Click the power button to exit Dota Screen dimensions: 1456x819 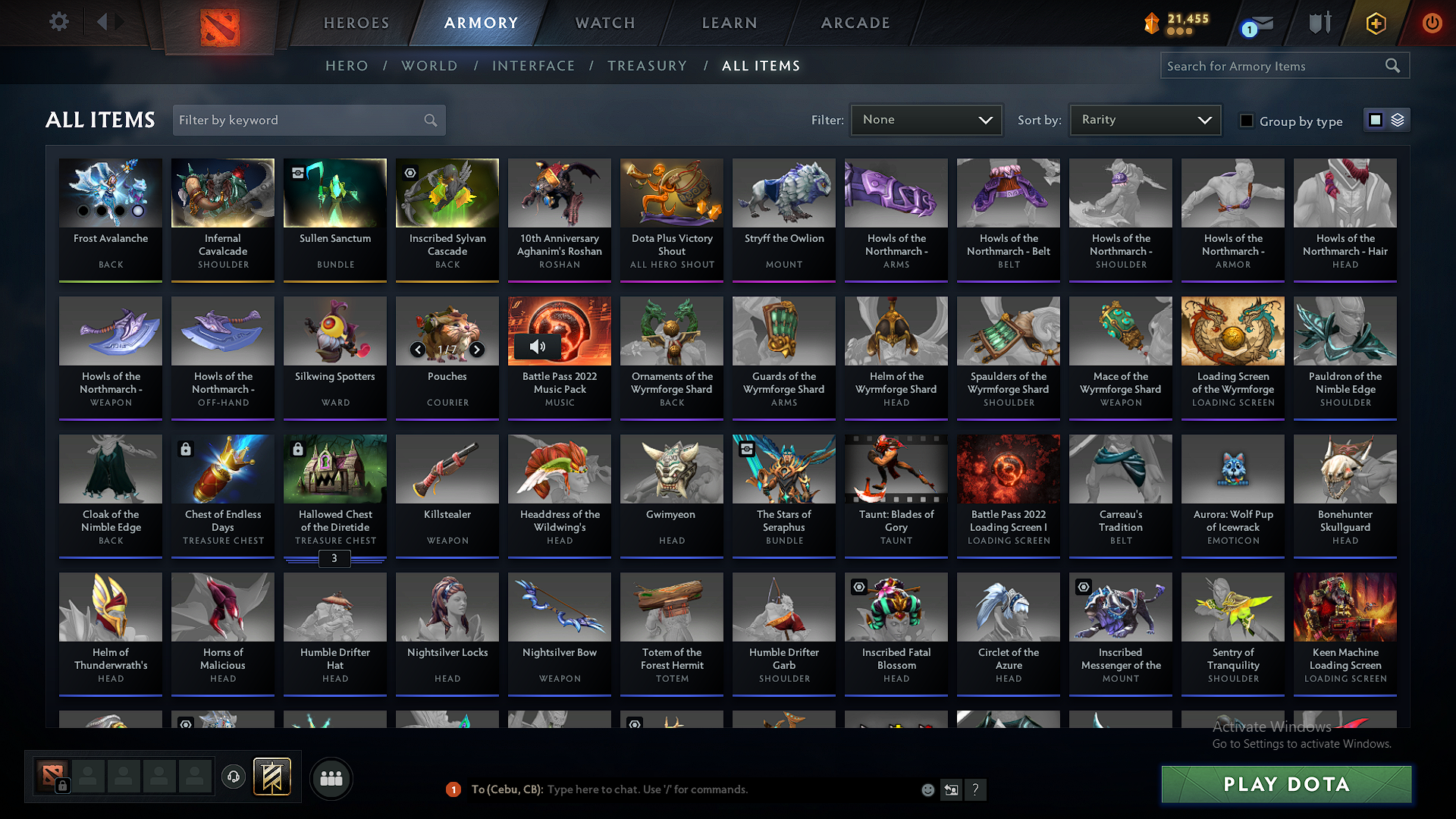coord(1432,23)
